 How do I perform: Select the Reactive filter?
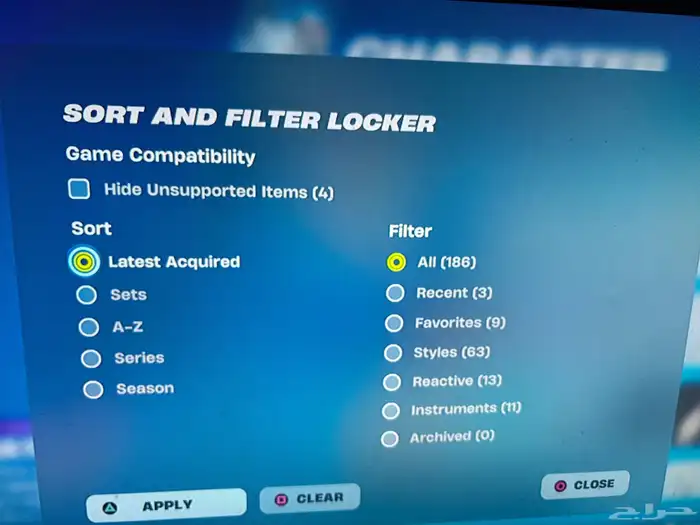point(392,382)
